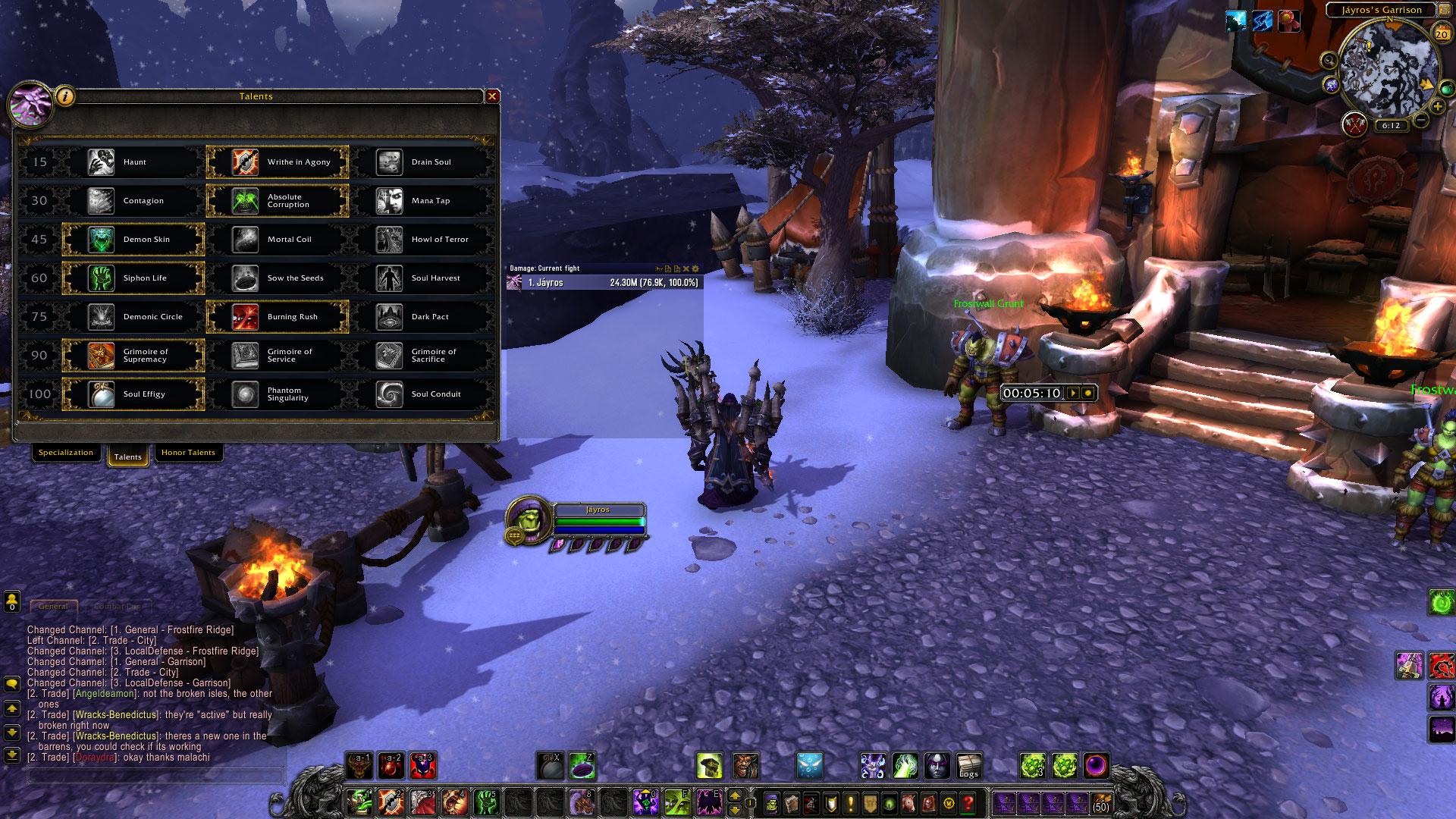Click the Jáyros player portrait frame

pyautogui.click(x=528, y=519)
